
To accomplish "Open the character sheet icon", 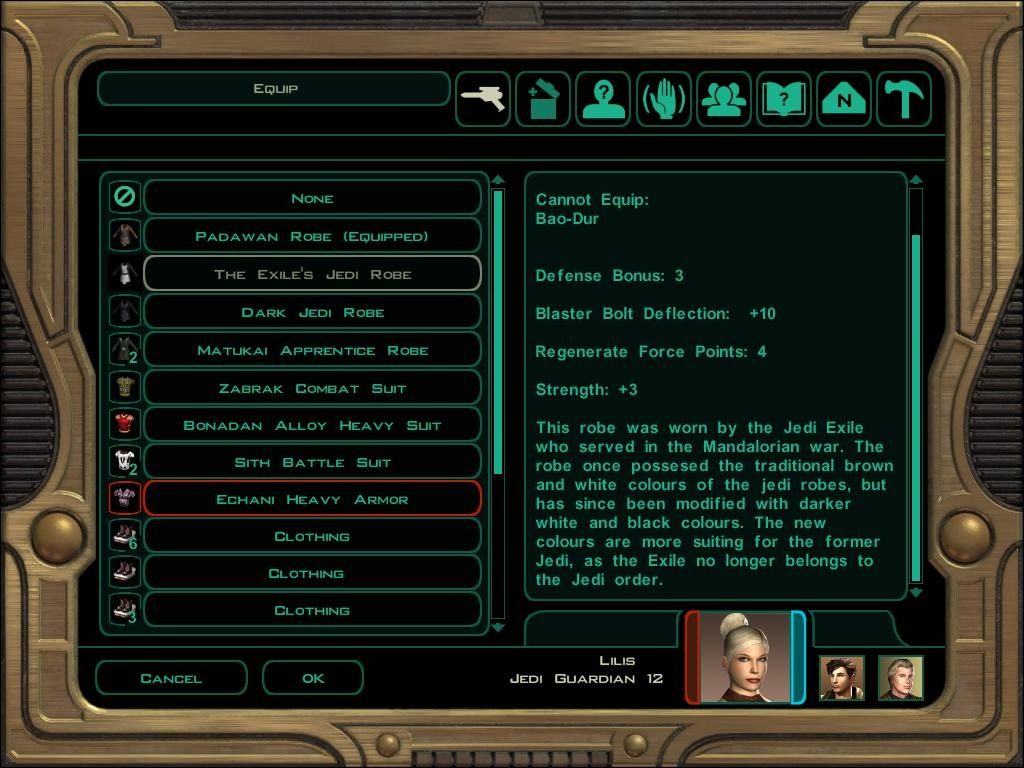I will pos(603,99).
